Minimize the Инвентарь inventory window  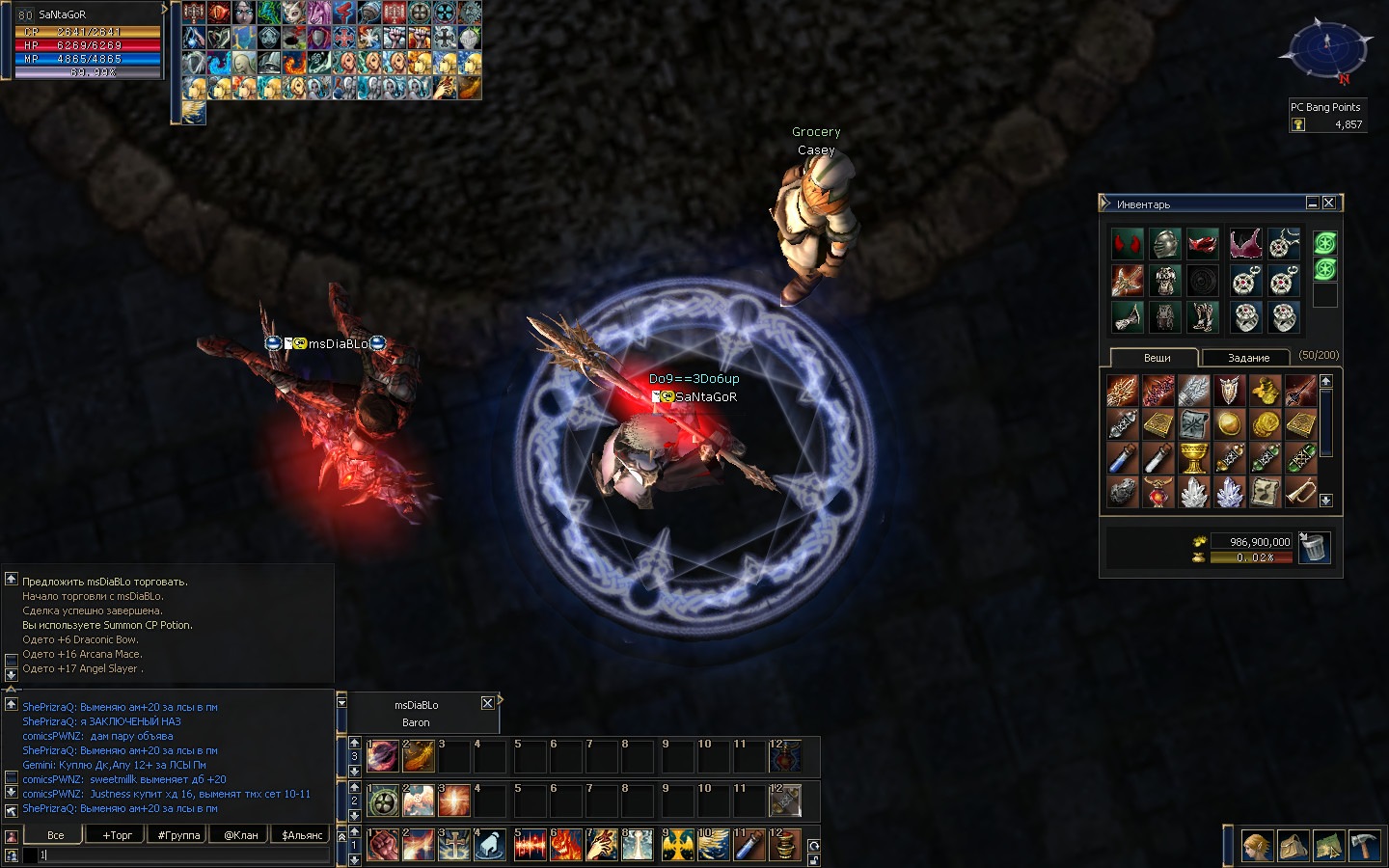pos(1312,203)
